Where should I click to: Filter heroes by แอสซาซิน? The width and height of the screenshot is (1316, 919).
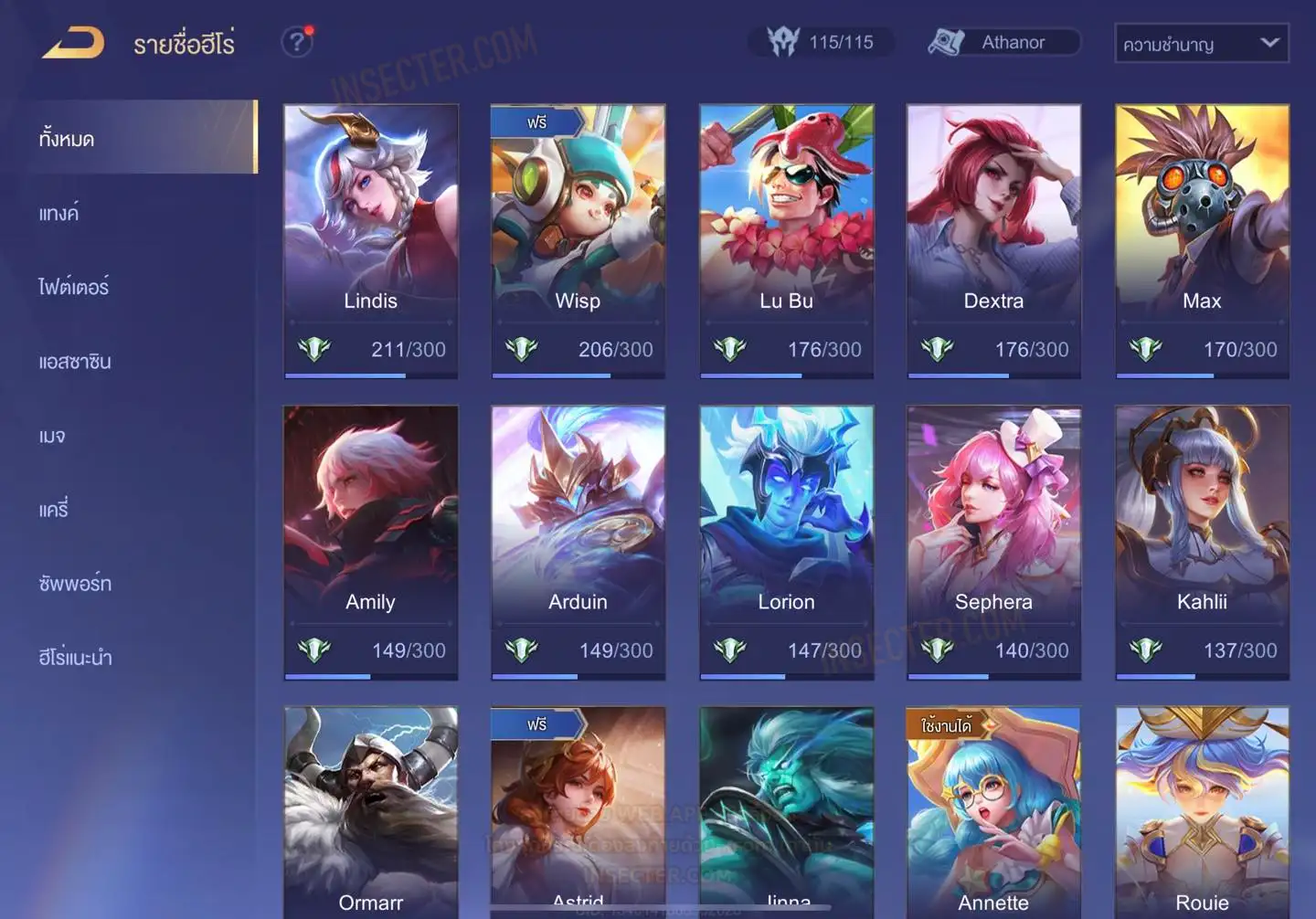click(75, 362)
